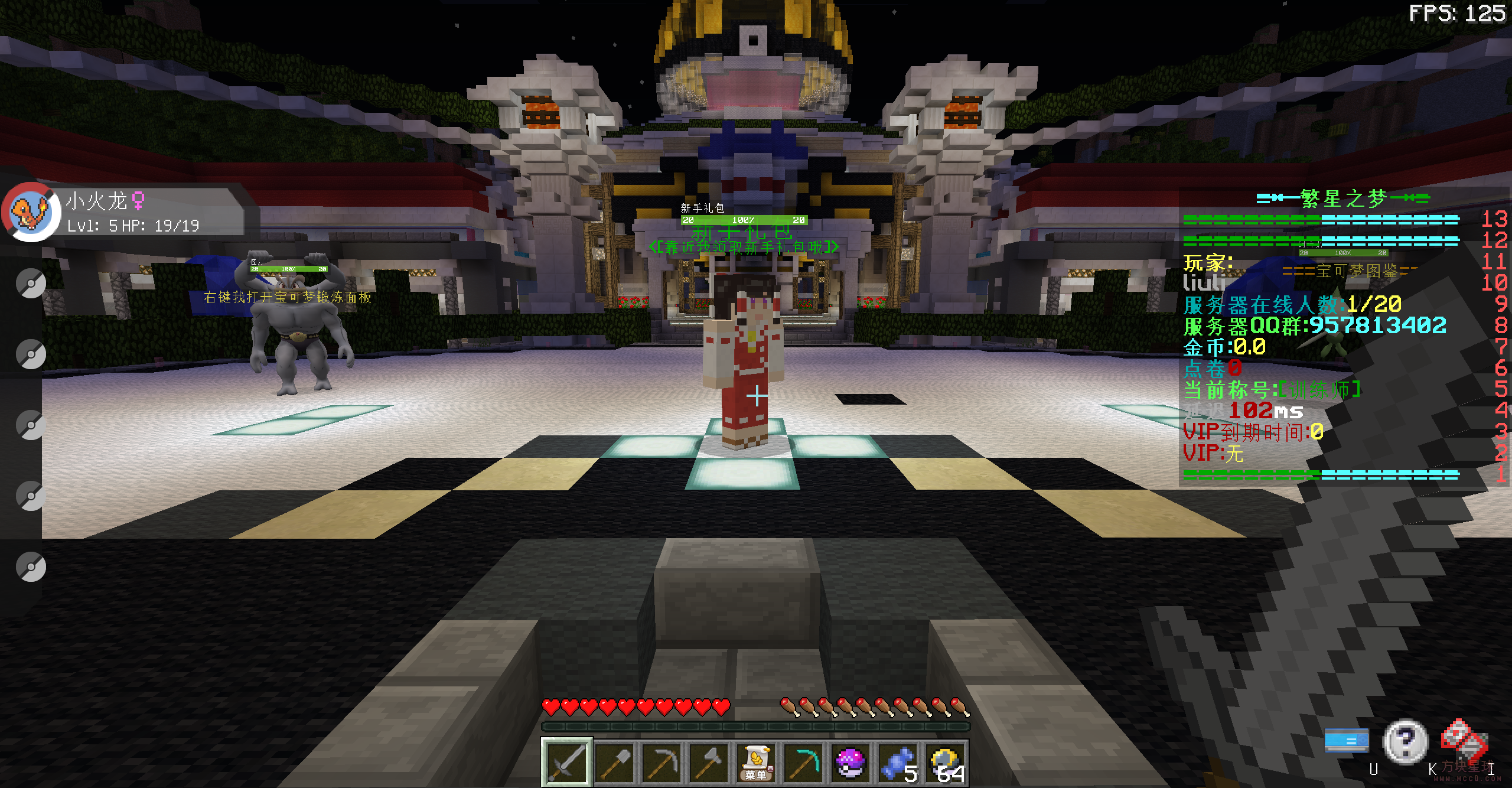Select 小火龙 Charmander party slot

(x=31, y=211)
